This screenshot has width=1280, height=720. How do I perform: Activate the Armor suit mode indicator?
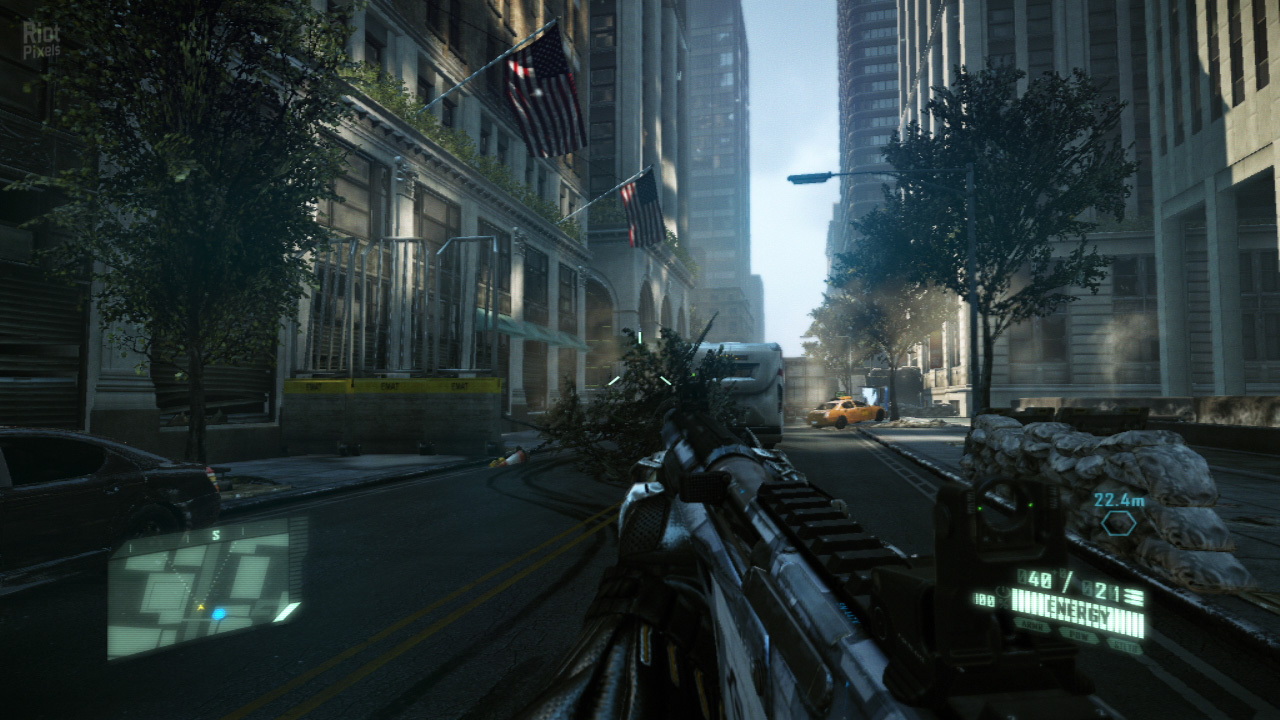(1032, 624)
